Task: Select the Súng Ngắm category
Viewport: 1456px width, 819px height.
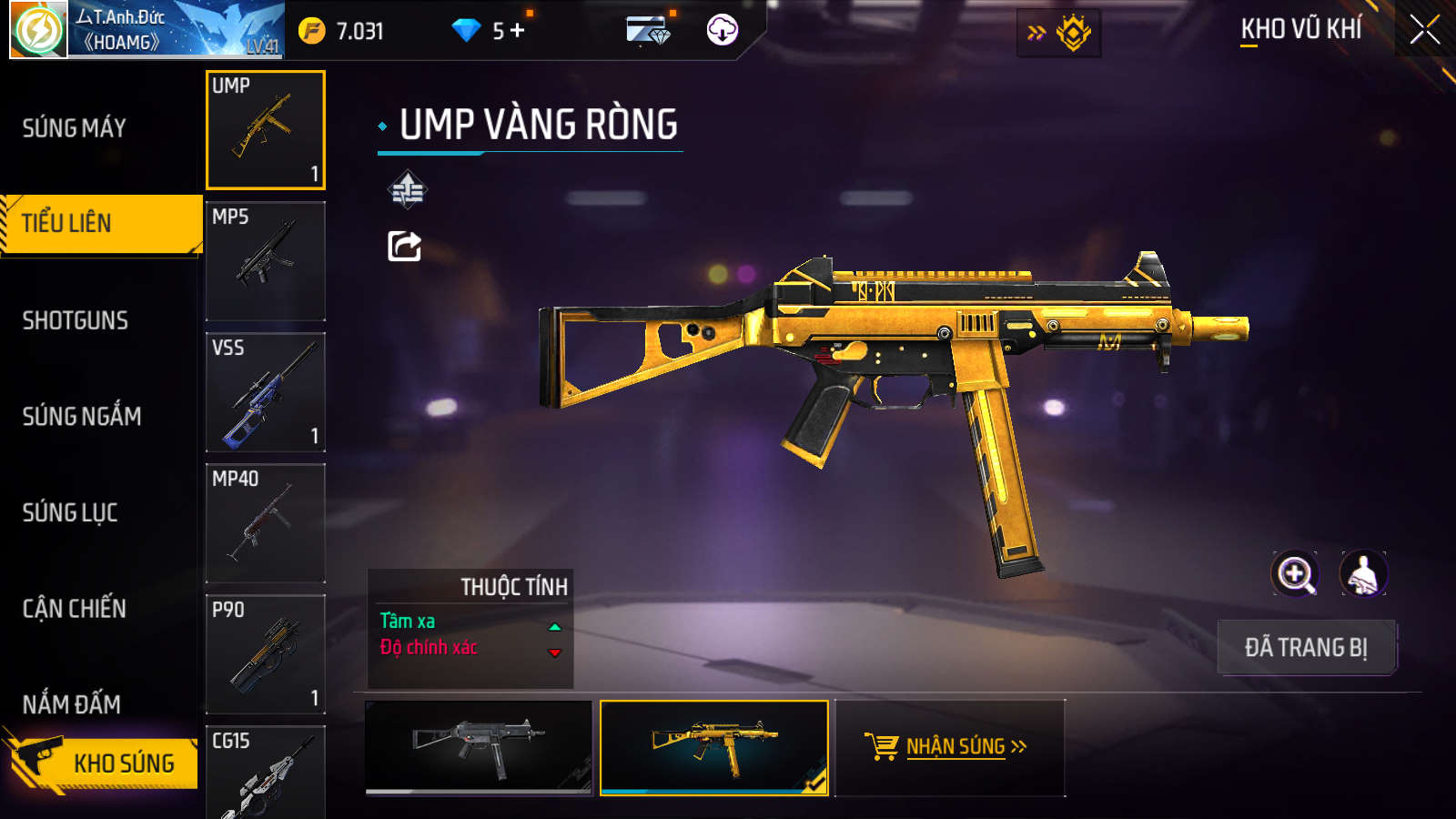Action: pos(82,417)
